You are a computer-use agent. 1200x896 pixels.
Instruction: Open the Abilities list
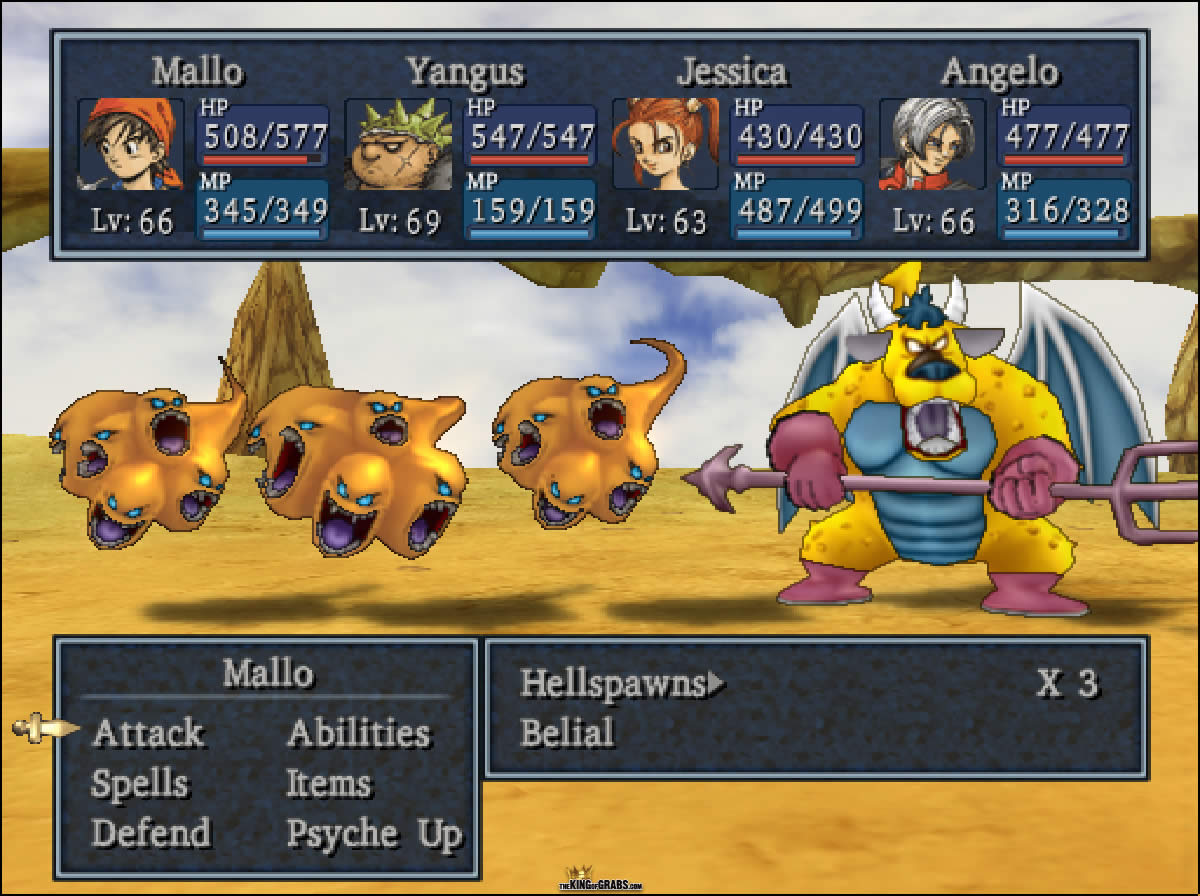pyautogui.click(x=358, y=733)
